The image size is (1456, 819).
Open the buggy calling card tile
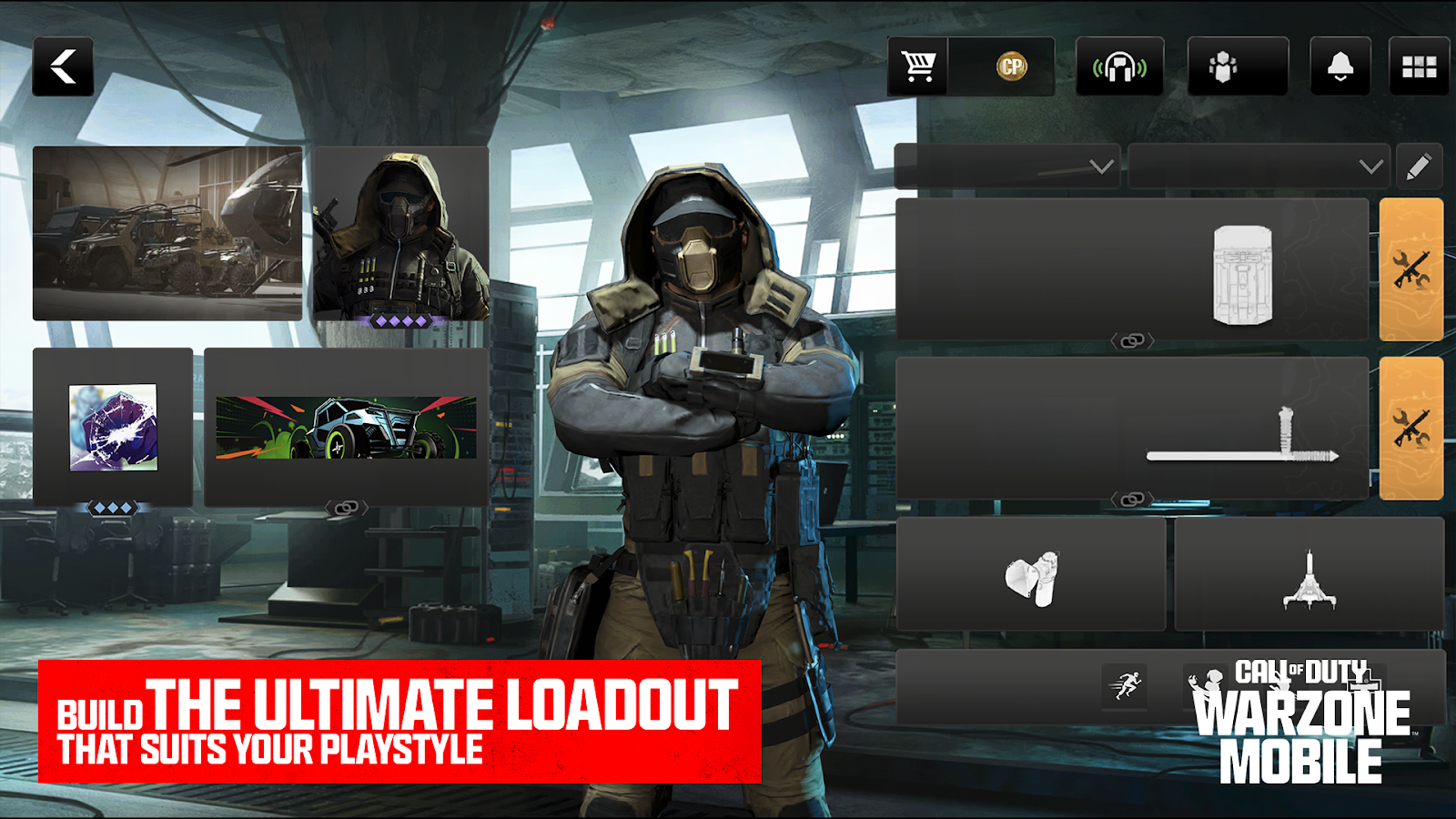coord(346,427)
